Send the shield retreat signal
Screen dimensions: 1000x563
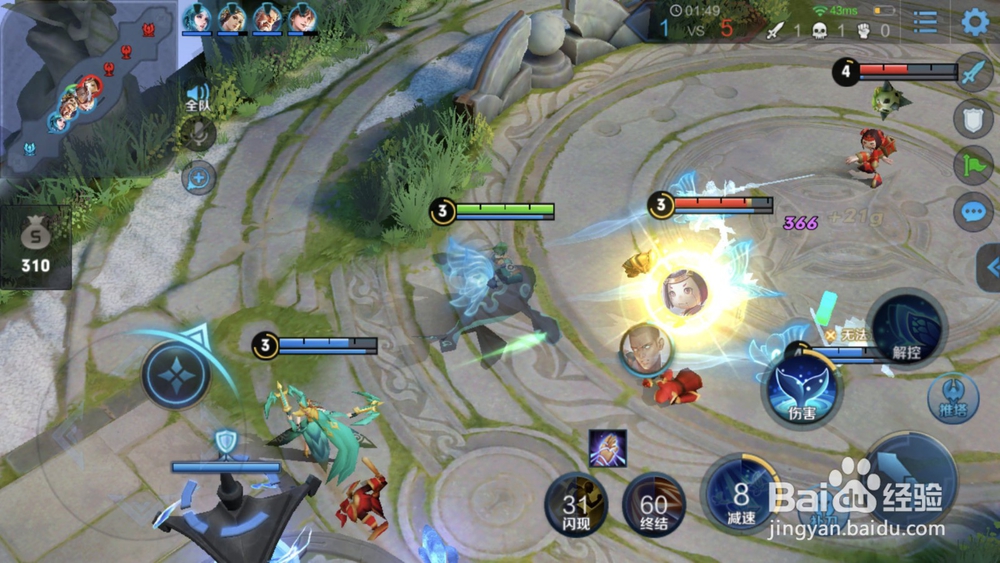[x=974, y=120]
